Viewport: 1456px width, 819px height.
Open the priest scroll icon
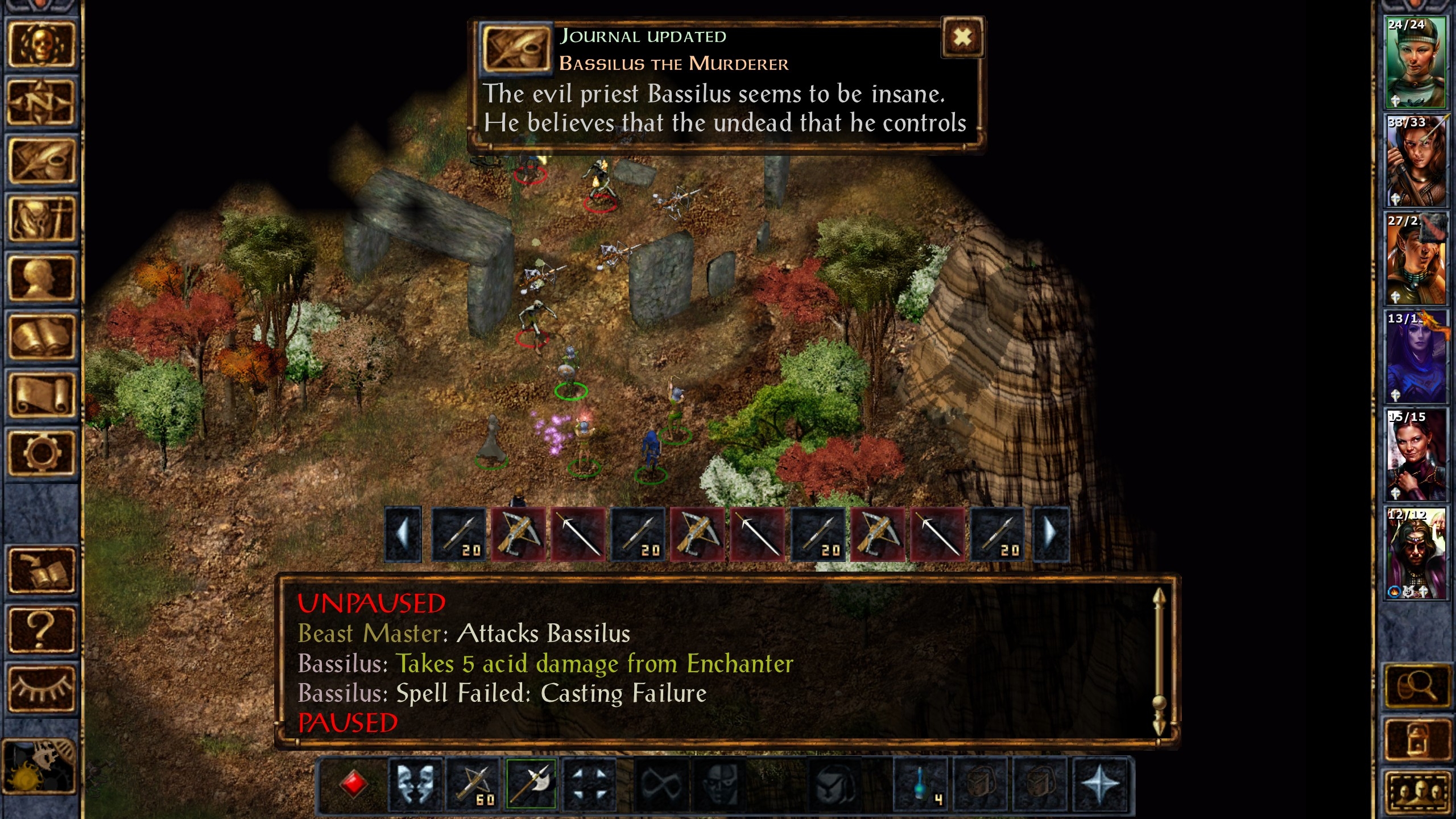[x=40, y=395]
